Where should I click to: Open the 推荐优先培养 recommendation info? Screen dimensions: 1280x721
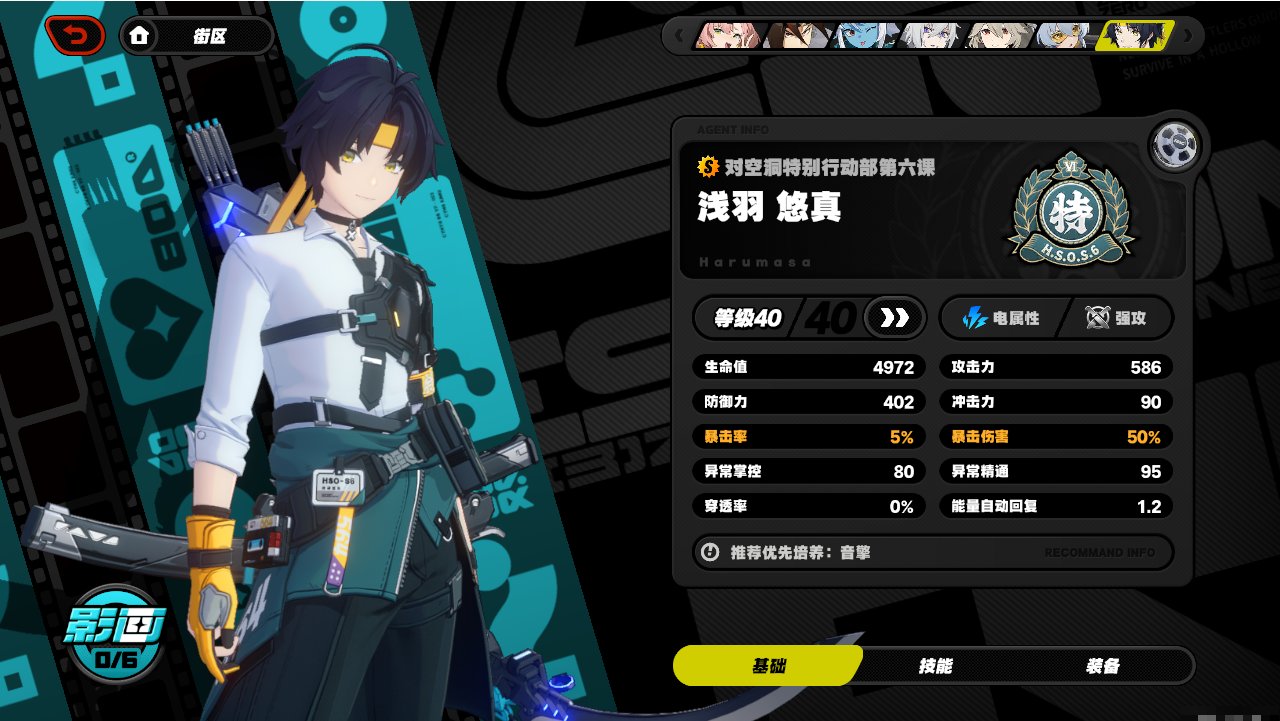[x=932, y=552]
